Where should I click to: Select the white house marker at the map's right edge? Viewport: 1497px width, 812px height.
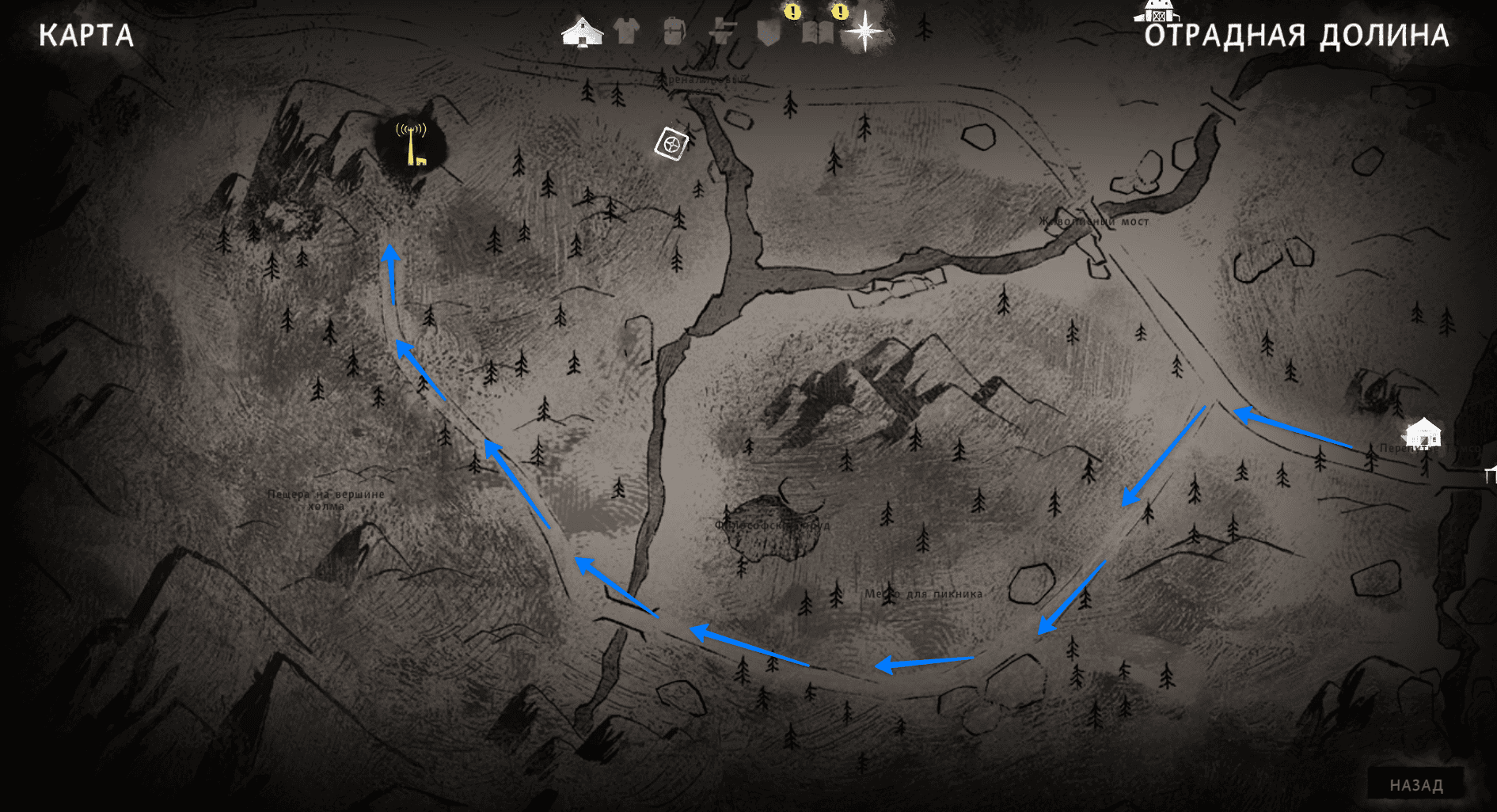pyautogui.click(x=1423, y=433)
